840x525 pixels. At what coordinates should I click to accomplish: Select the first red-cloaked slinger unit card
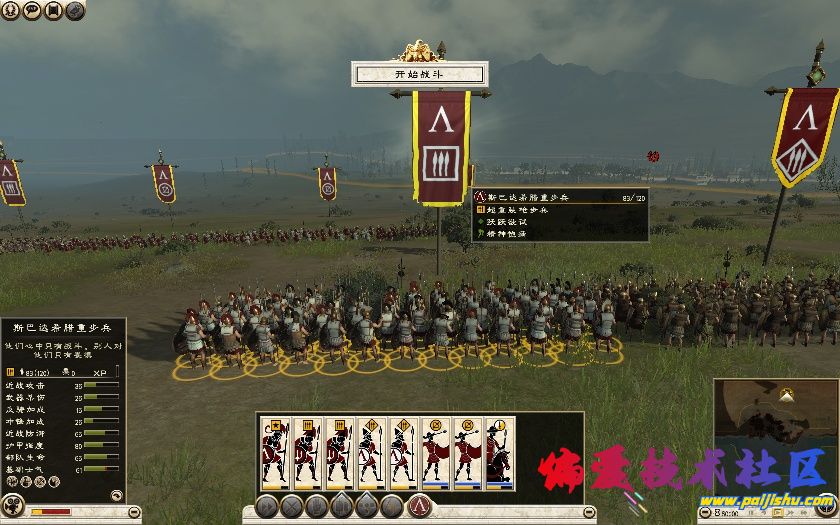[436, 453]
